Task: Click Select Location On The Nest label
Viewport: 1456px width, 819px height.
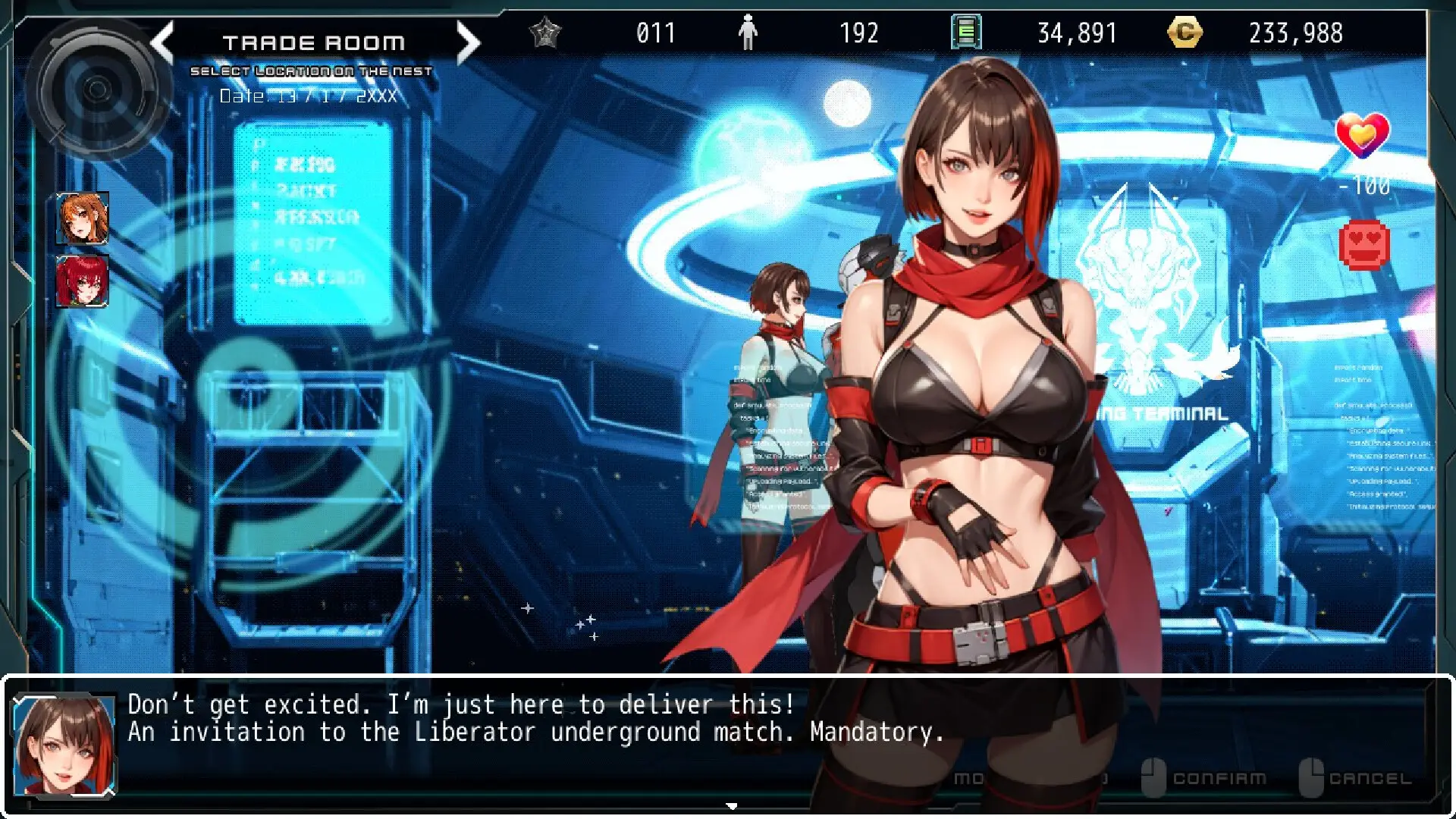Action: tap(313, 71)
